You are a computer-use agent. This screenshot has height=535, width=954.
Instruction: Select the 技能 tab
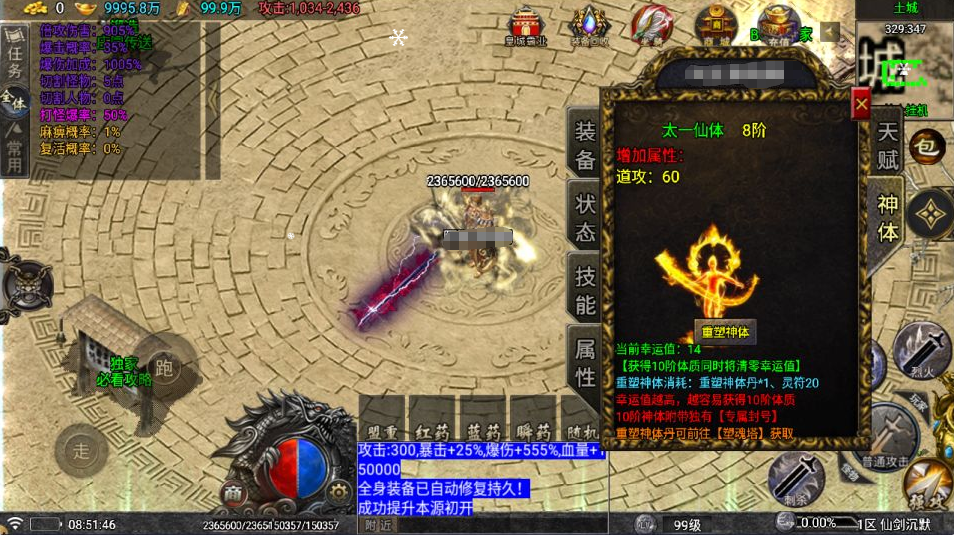(585, 288)
